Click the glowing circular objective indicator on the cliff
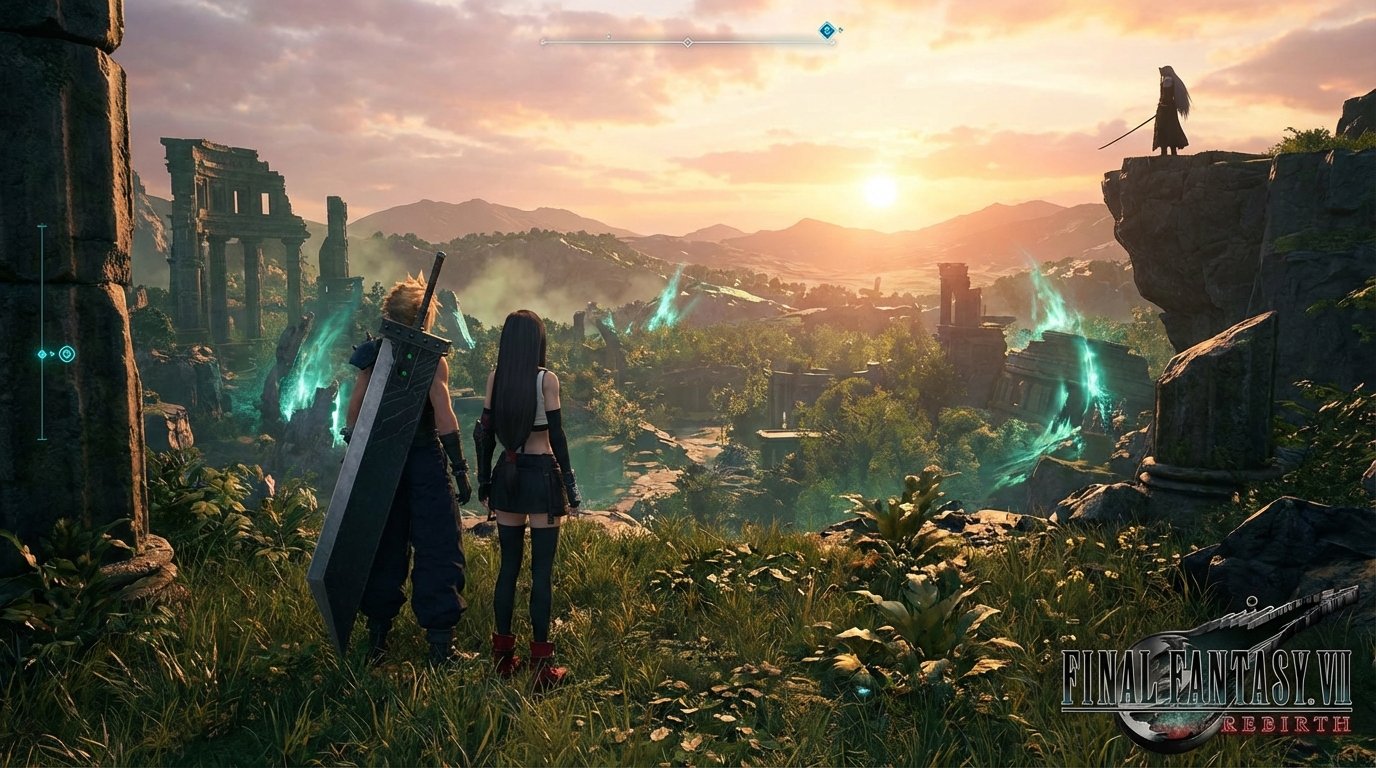Viewport: 1376px width, 768px height. pyautogui.click(x=67, y=354)
